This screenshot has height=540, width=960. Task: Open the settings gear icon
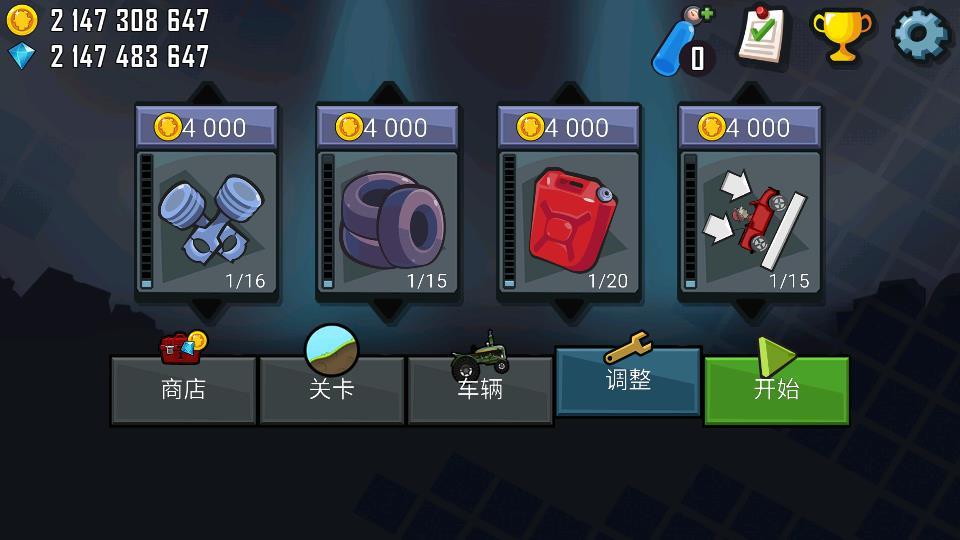click(920, 36)
